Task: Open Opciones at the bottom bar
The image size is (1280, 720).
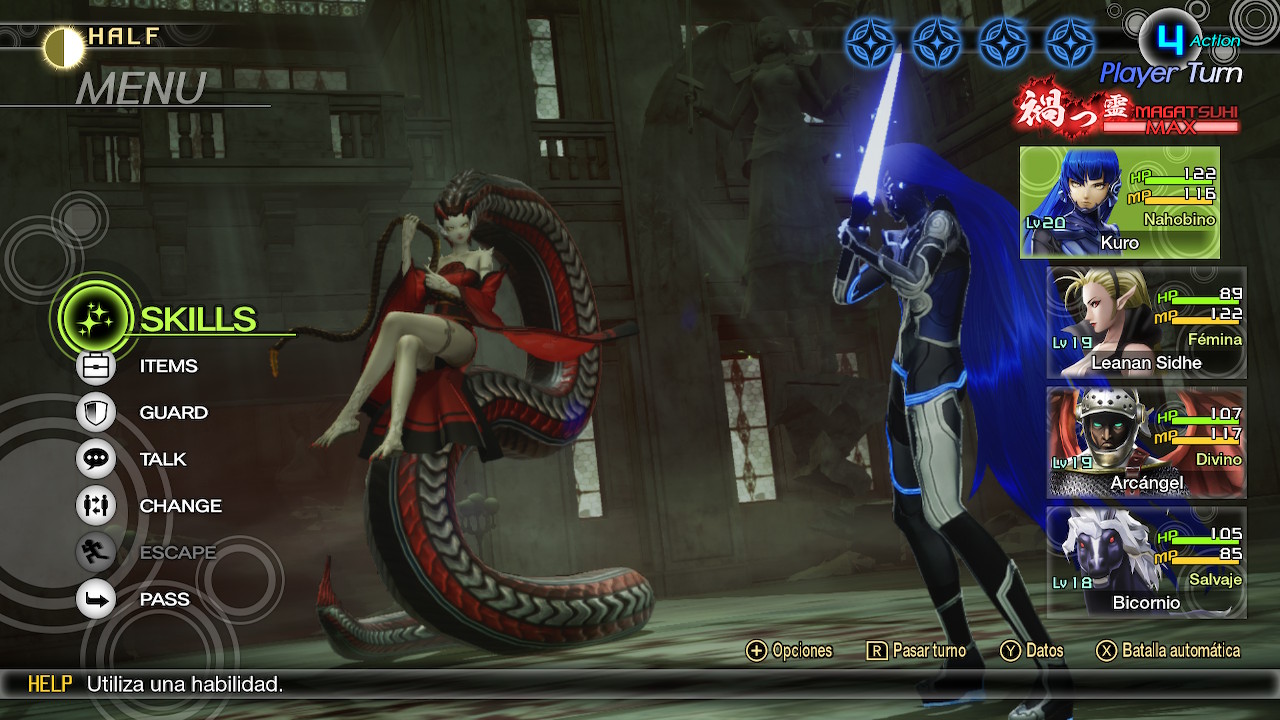Action: (x=790, y=651)
